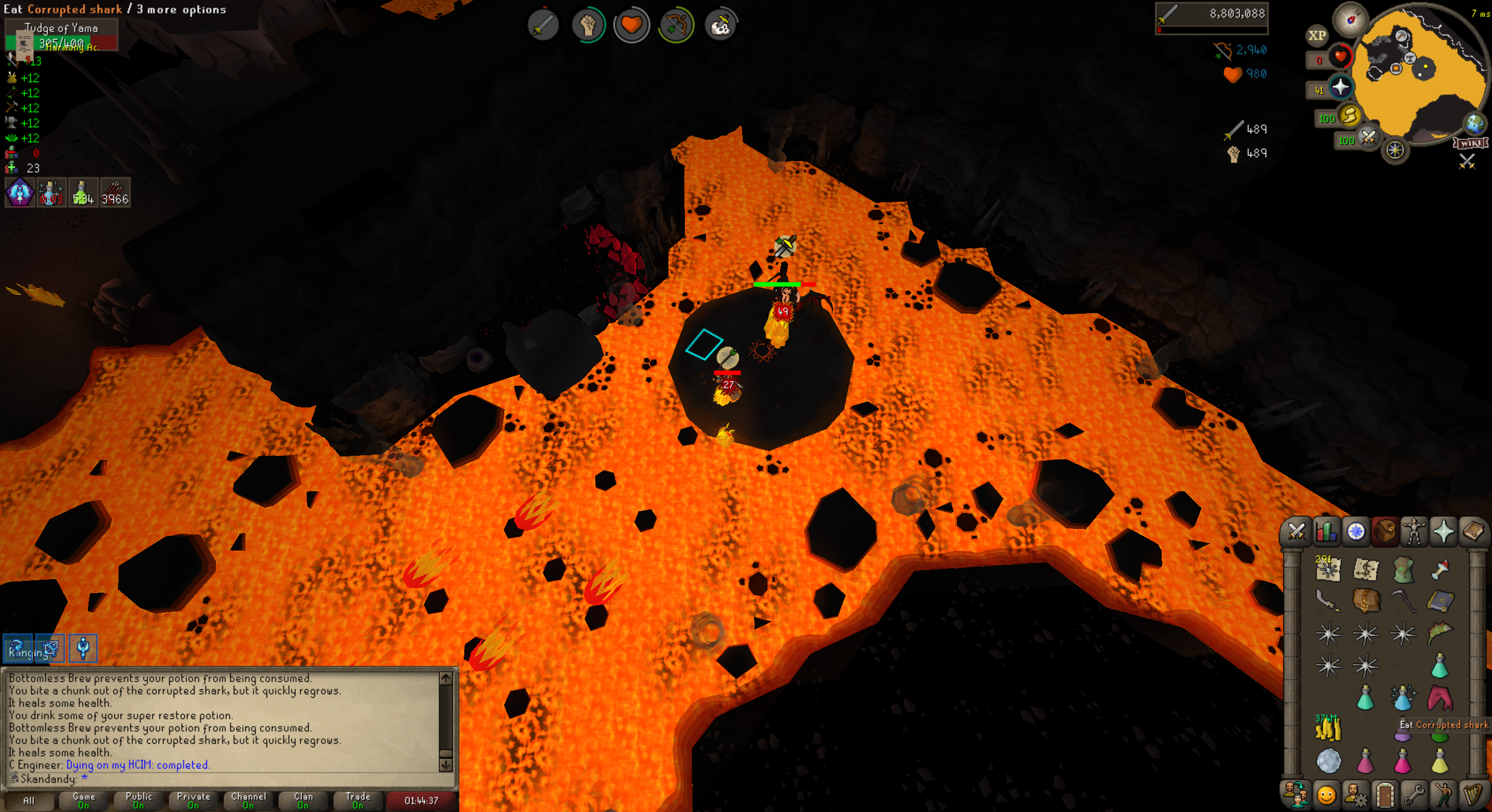
Task: Open the Music Player harp tab
Action: 1473,795
